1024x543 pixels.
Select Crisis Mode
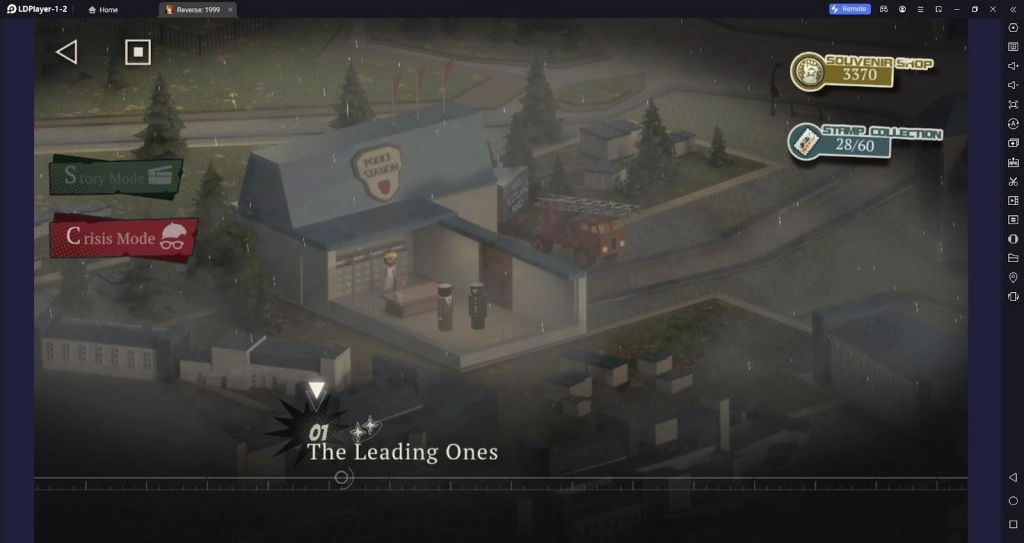[123, 238]
